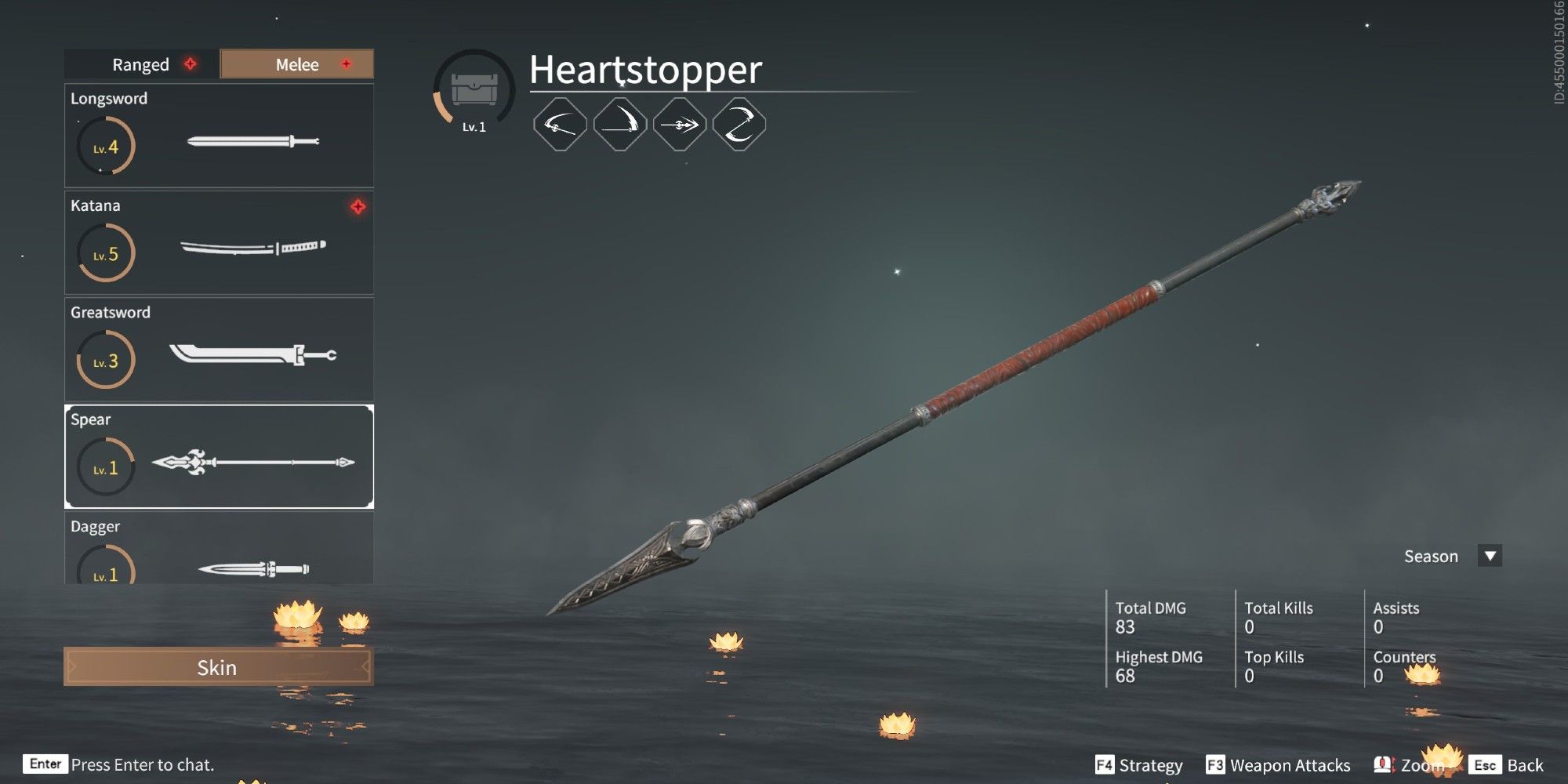The height and width of the screenshot is (784, 1568).
Task: Select the Longsword weapon icon
Action: click(251, 142)
